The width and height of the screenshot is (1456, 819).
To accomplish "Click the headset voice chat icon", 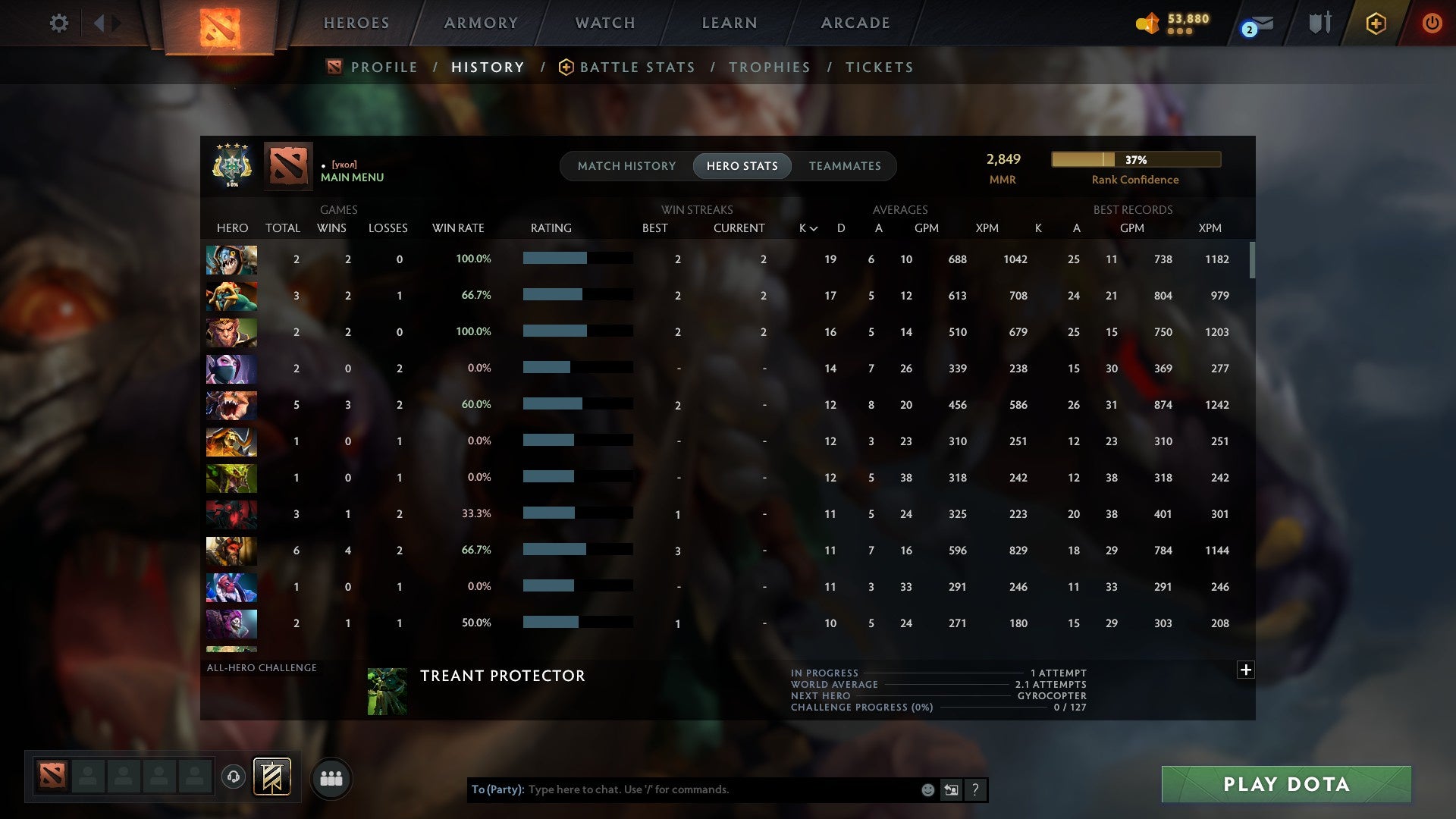I will tap(234, 778).
